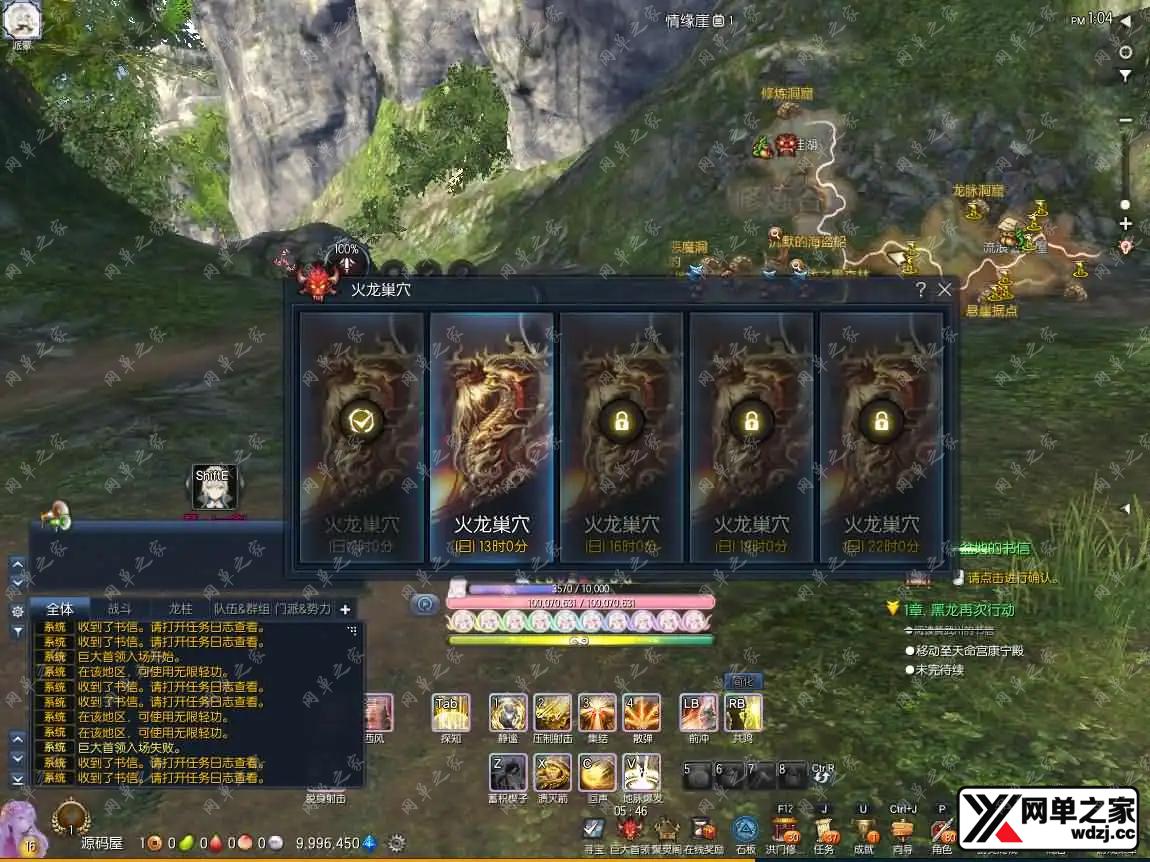Open the 战斗 chat tab

click(x=119, y=608)
